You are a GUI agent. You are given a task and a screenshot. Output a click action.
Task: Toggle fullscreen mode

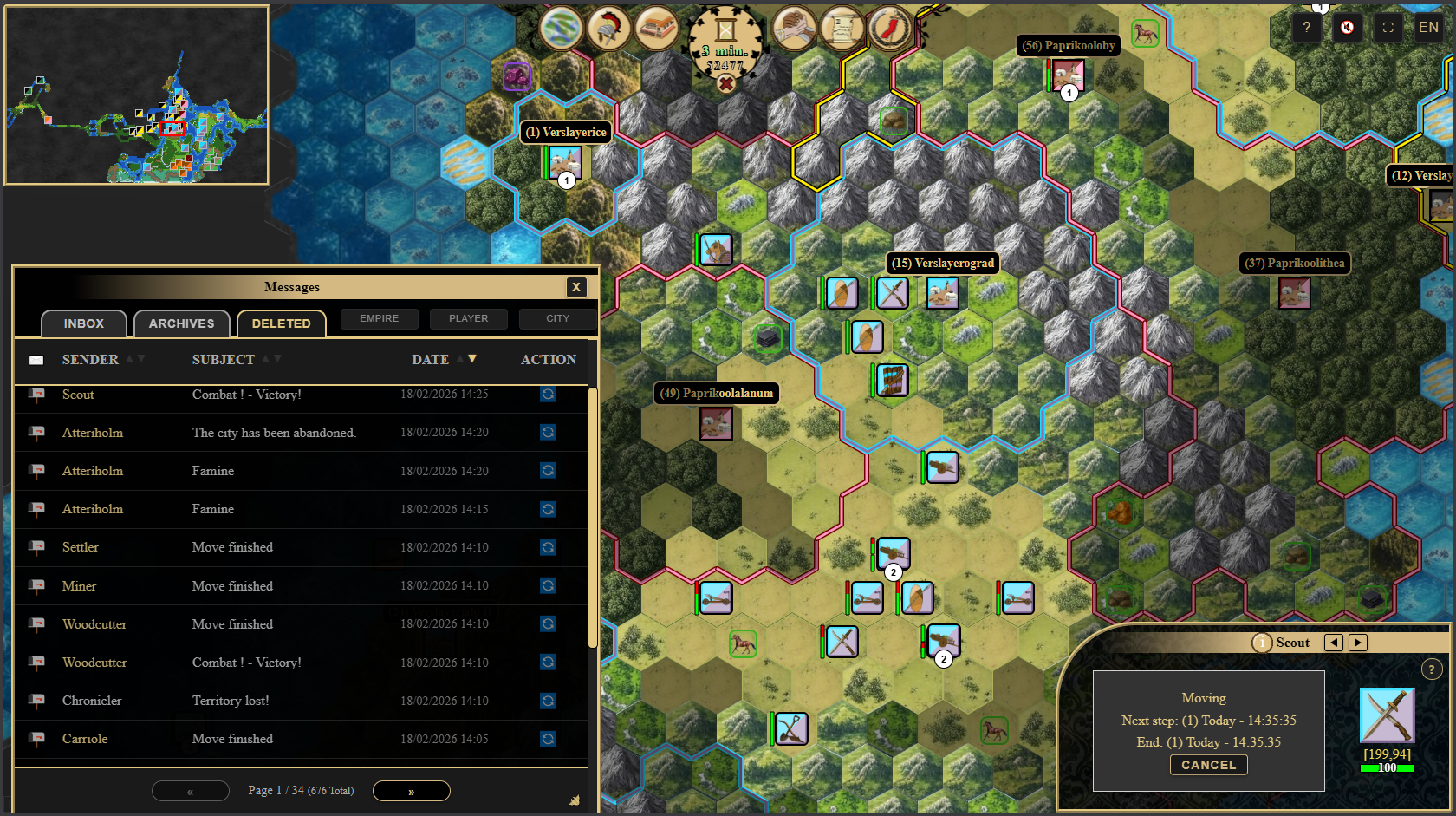click(1388, 28)
